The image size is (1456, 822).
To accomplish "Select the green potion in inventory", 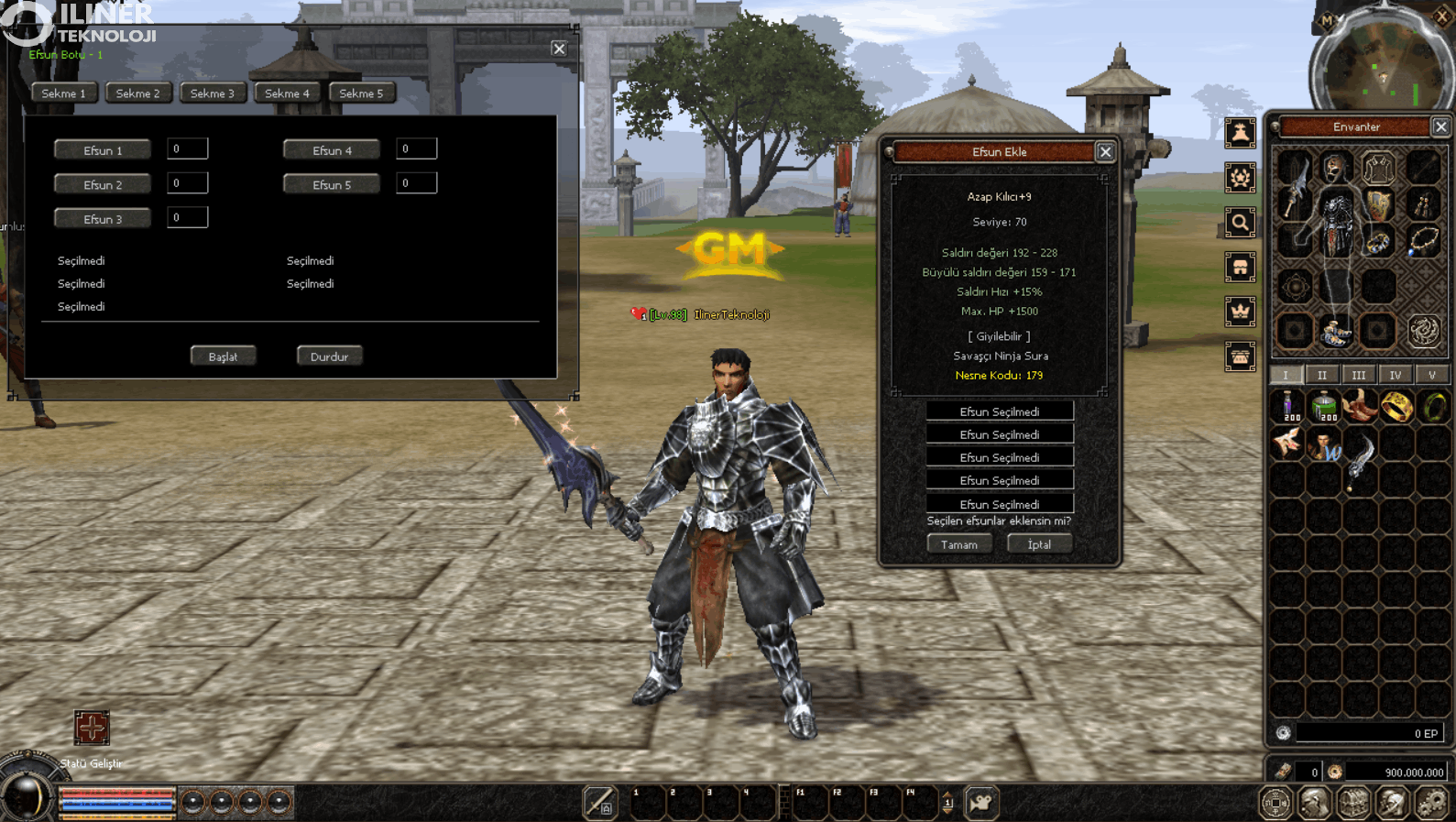I will [1323, 406].
